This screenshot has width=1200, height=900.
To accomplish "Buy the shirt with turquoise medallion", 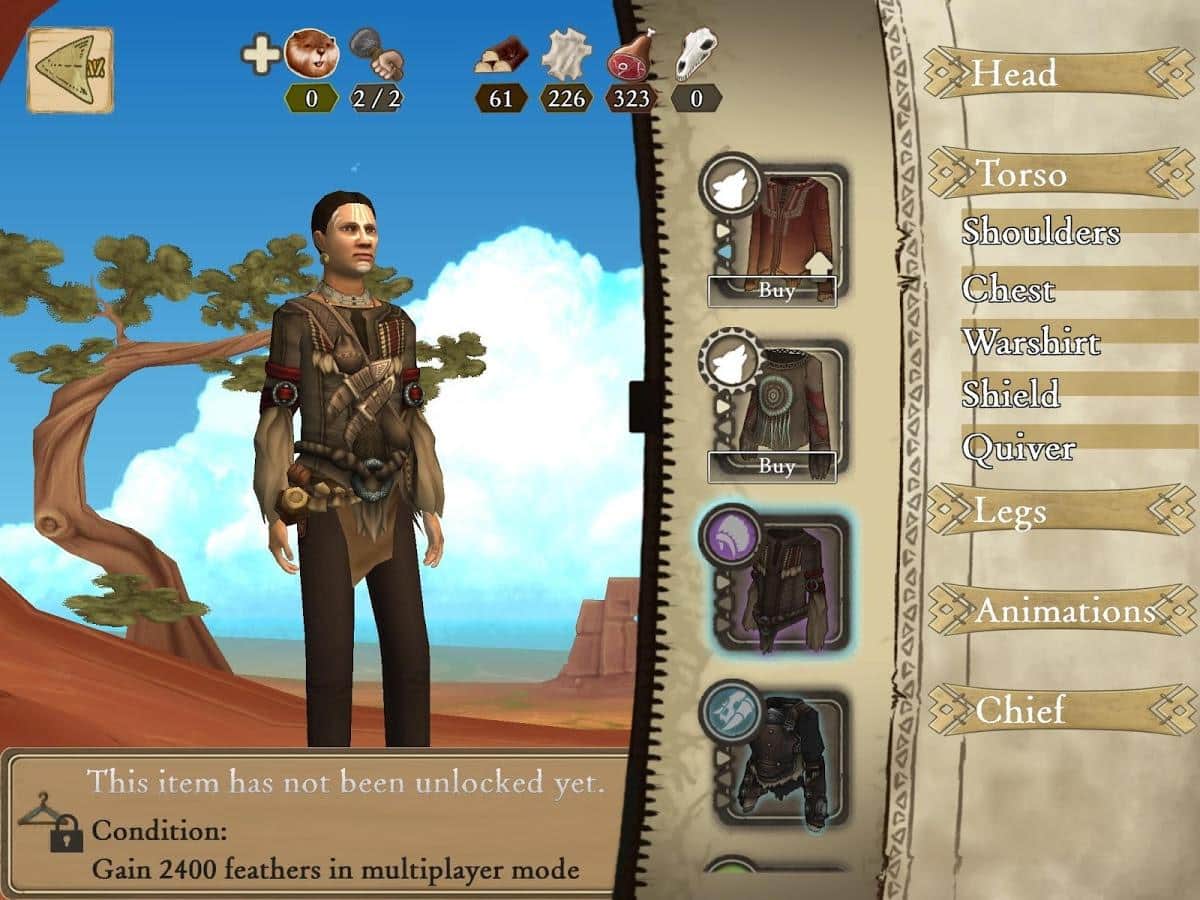I will point(772,466).
